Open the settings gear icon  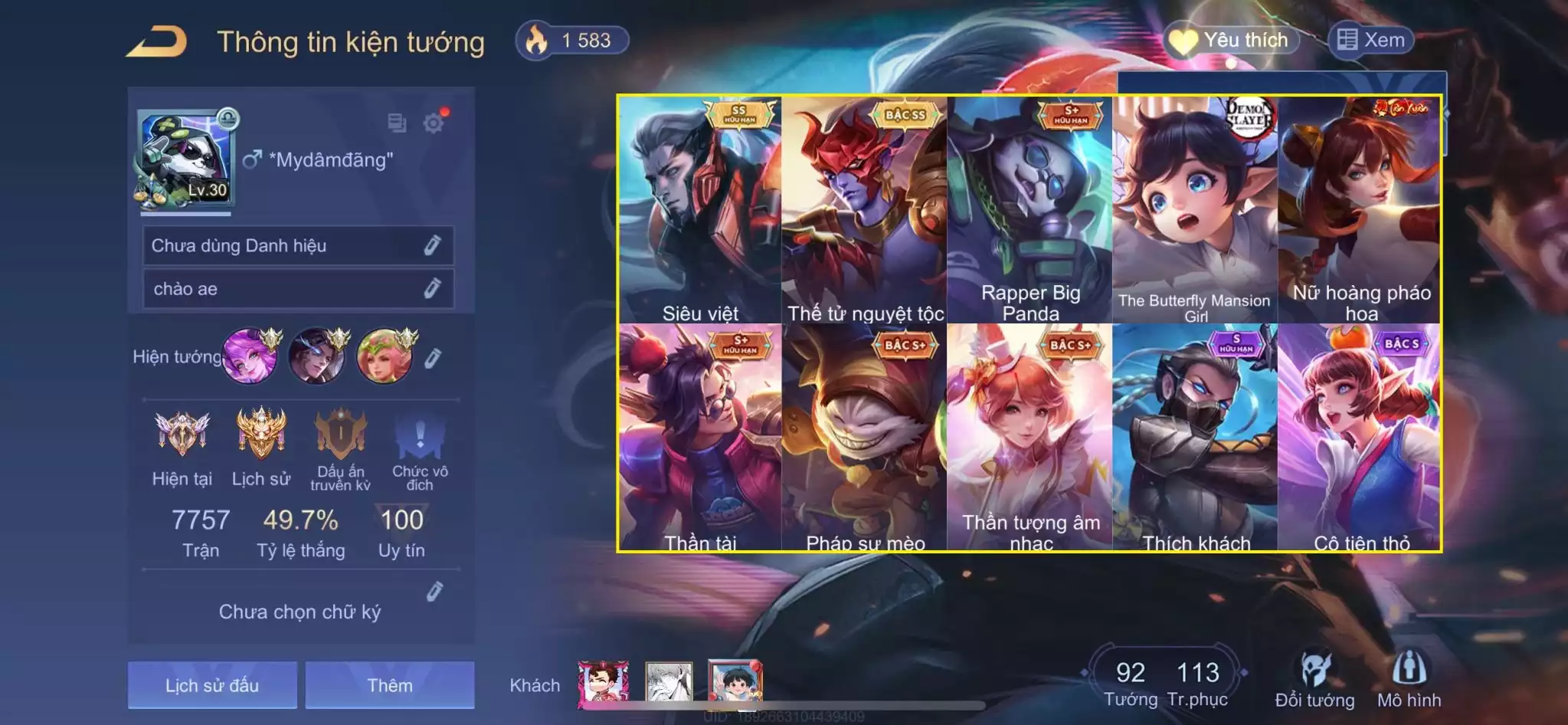click(x=434, y=123)
